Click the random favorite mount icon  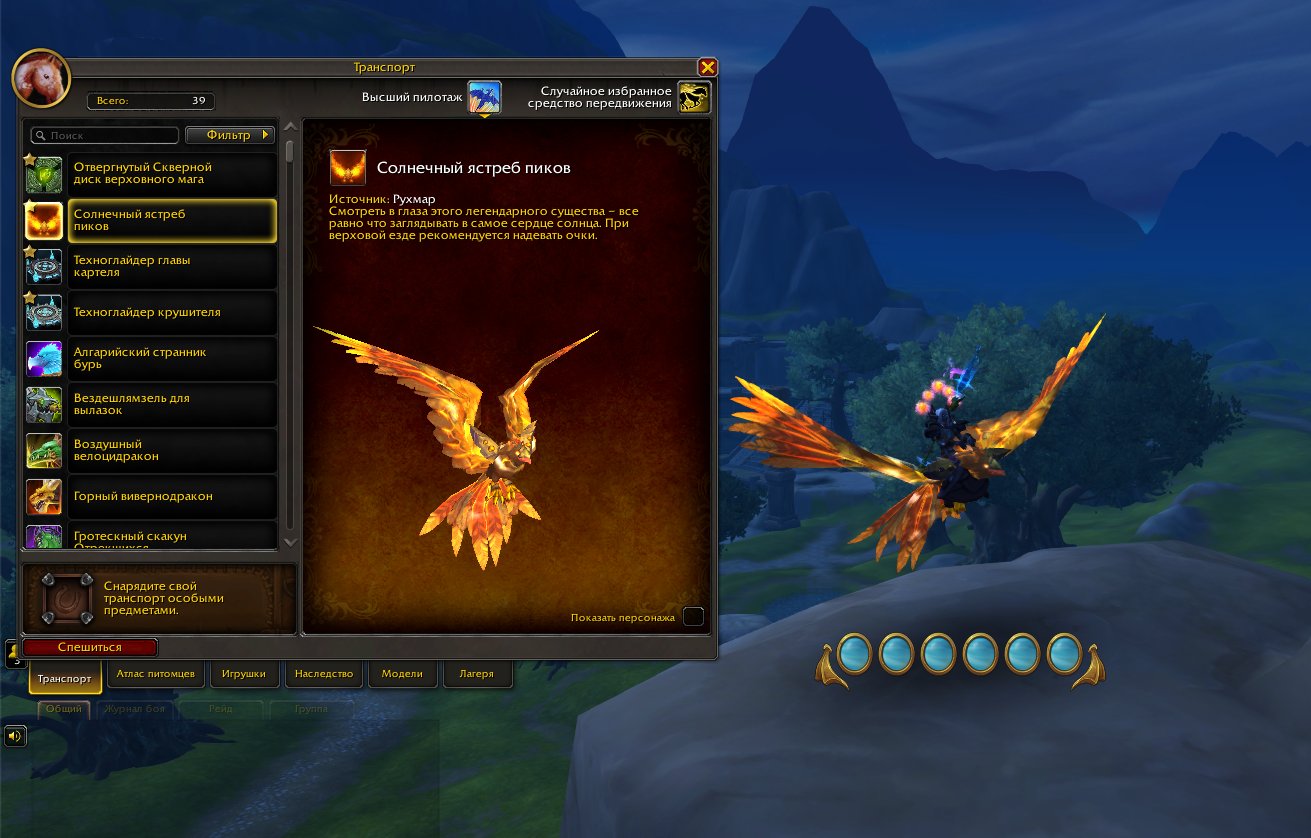[694, 97]
